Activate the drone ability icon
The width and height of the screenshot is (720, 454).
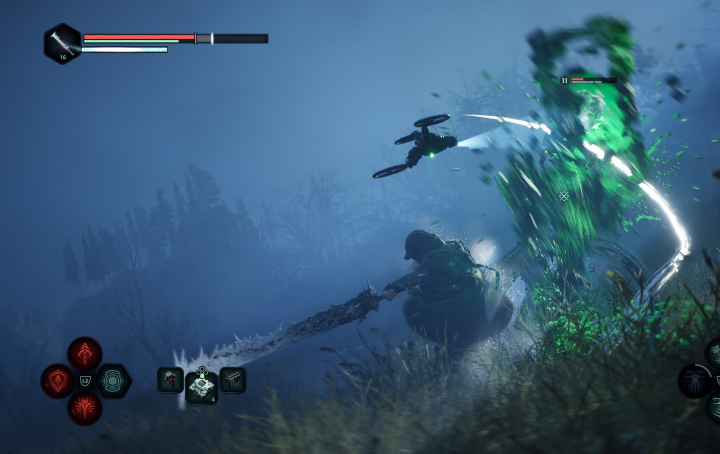click(x=695, y=380)
